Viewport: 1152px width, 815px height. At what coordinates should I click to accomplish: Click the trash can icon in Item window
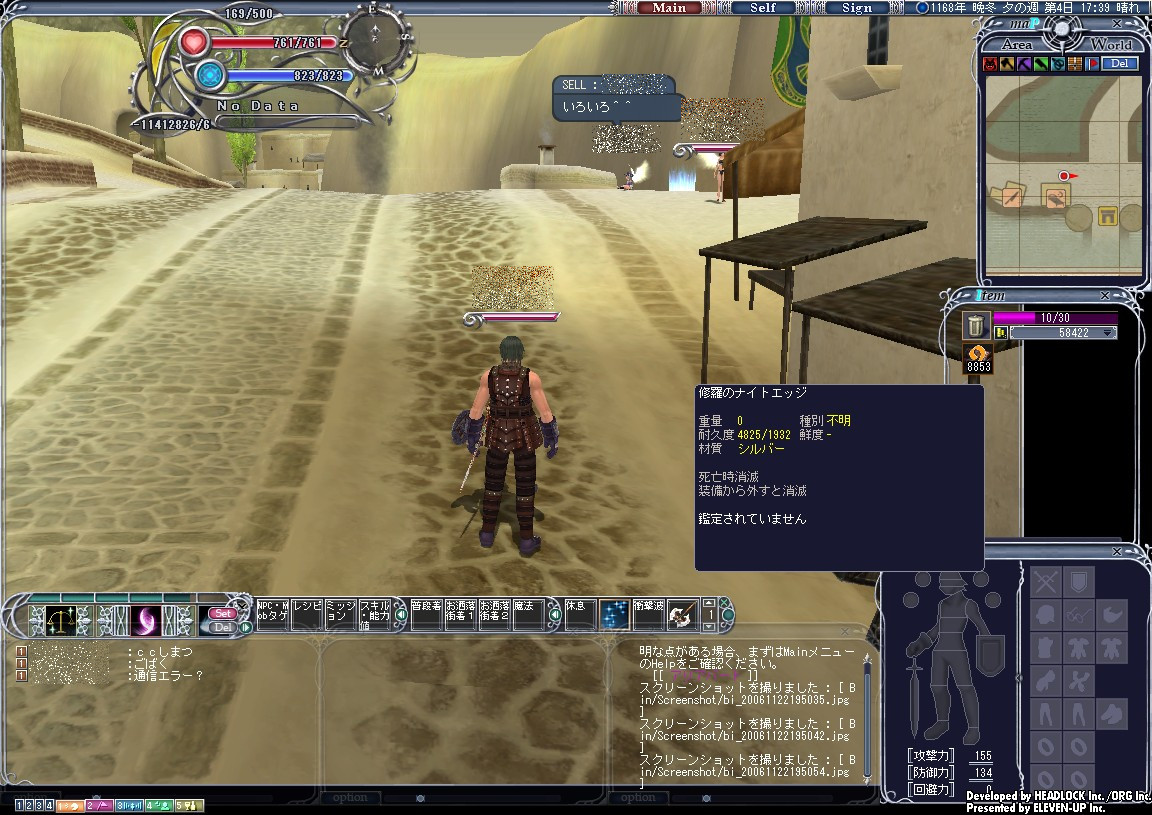976,325
